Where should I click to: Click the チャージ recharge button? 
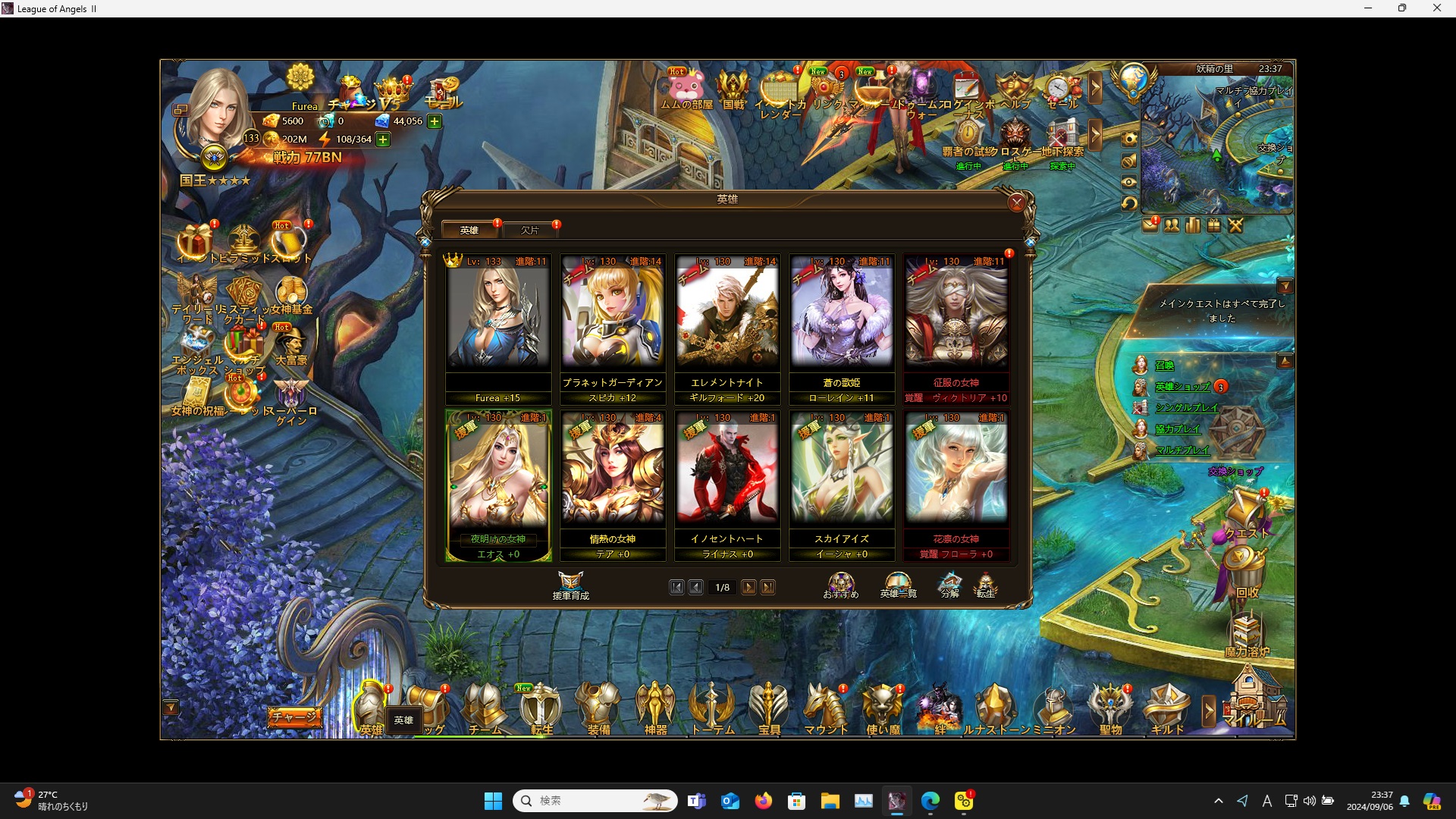[x=293, y=717]
